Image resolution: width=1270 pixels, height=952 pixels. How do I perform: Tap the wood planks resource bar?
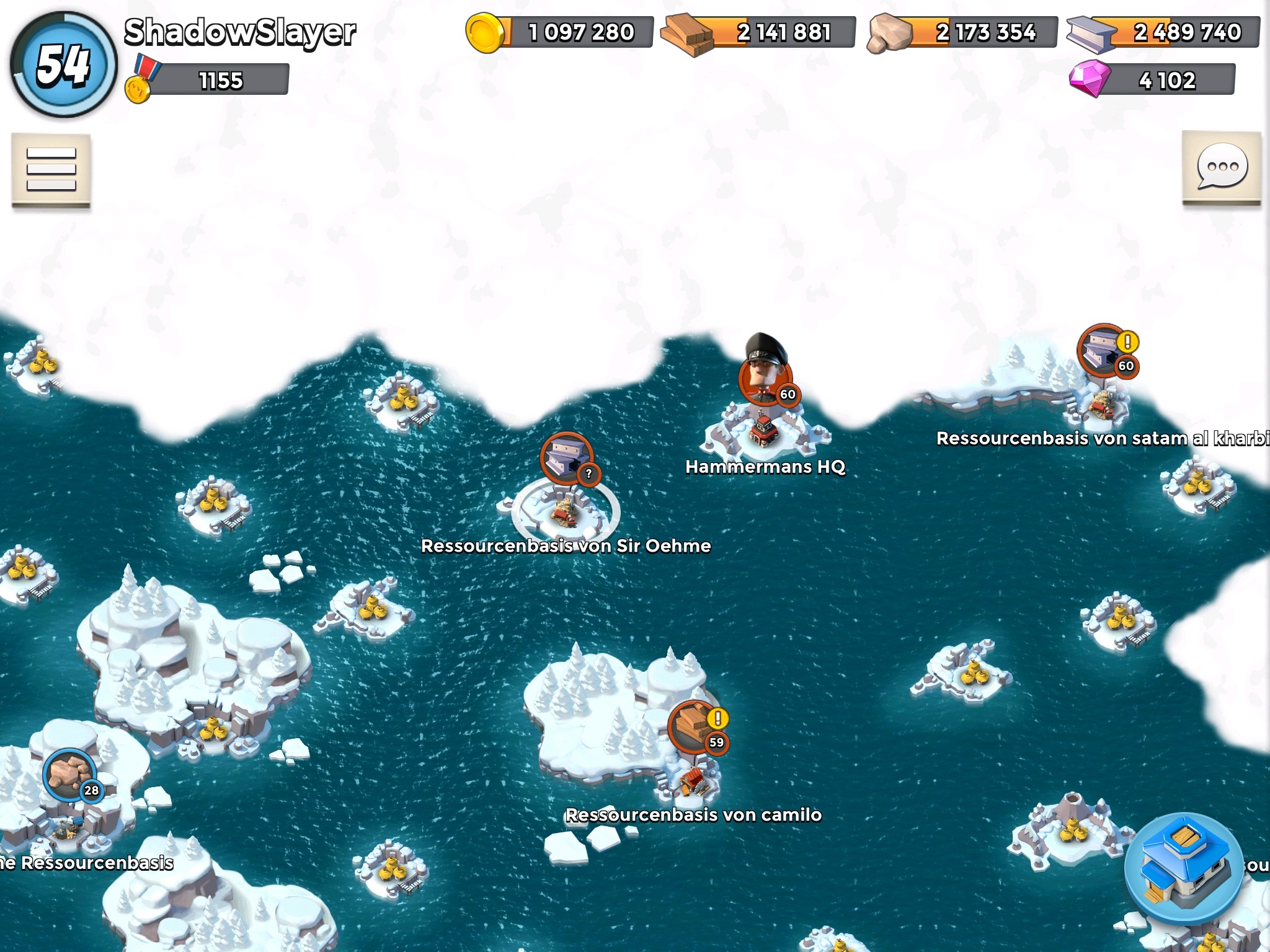pyautogui.click(x=759, y=32)
